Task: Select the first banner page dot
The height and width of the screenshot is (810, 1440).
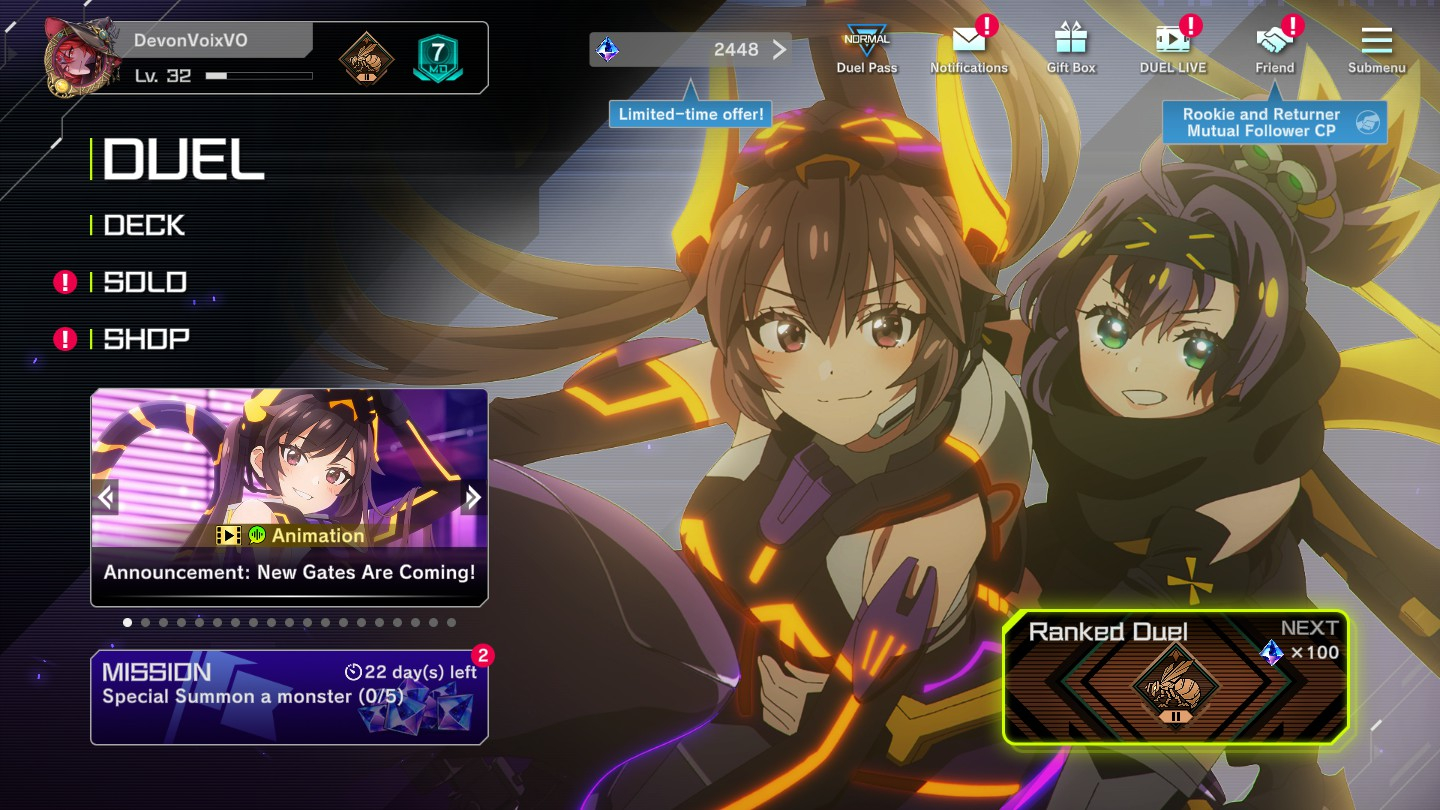Action: pos(128,622)
